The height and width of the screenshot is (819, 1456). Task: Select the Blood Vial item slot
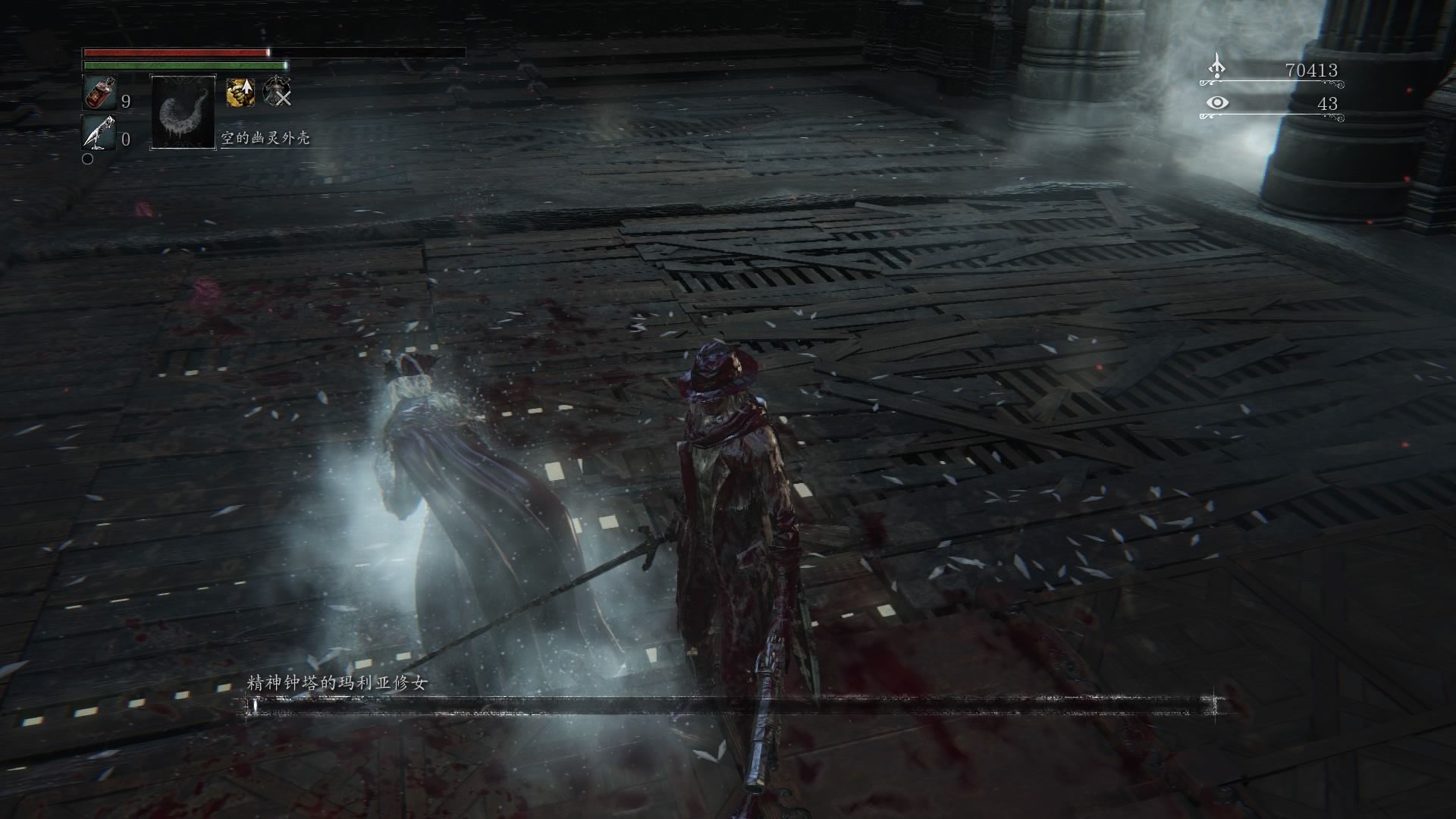pyautogui.click(x=97, y=93)
